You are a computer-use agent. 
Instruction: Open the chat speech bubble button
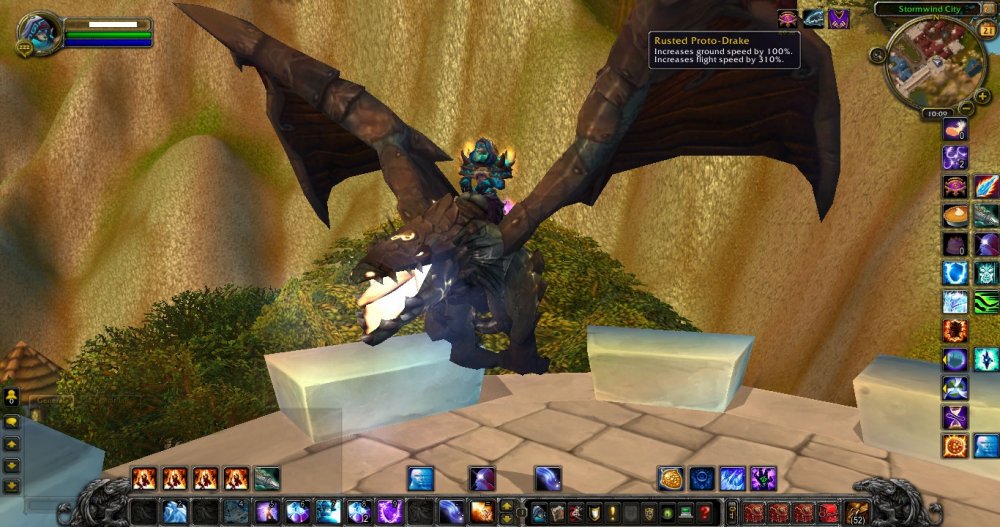(12, 423)
